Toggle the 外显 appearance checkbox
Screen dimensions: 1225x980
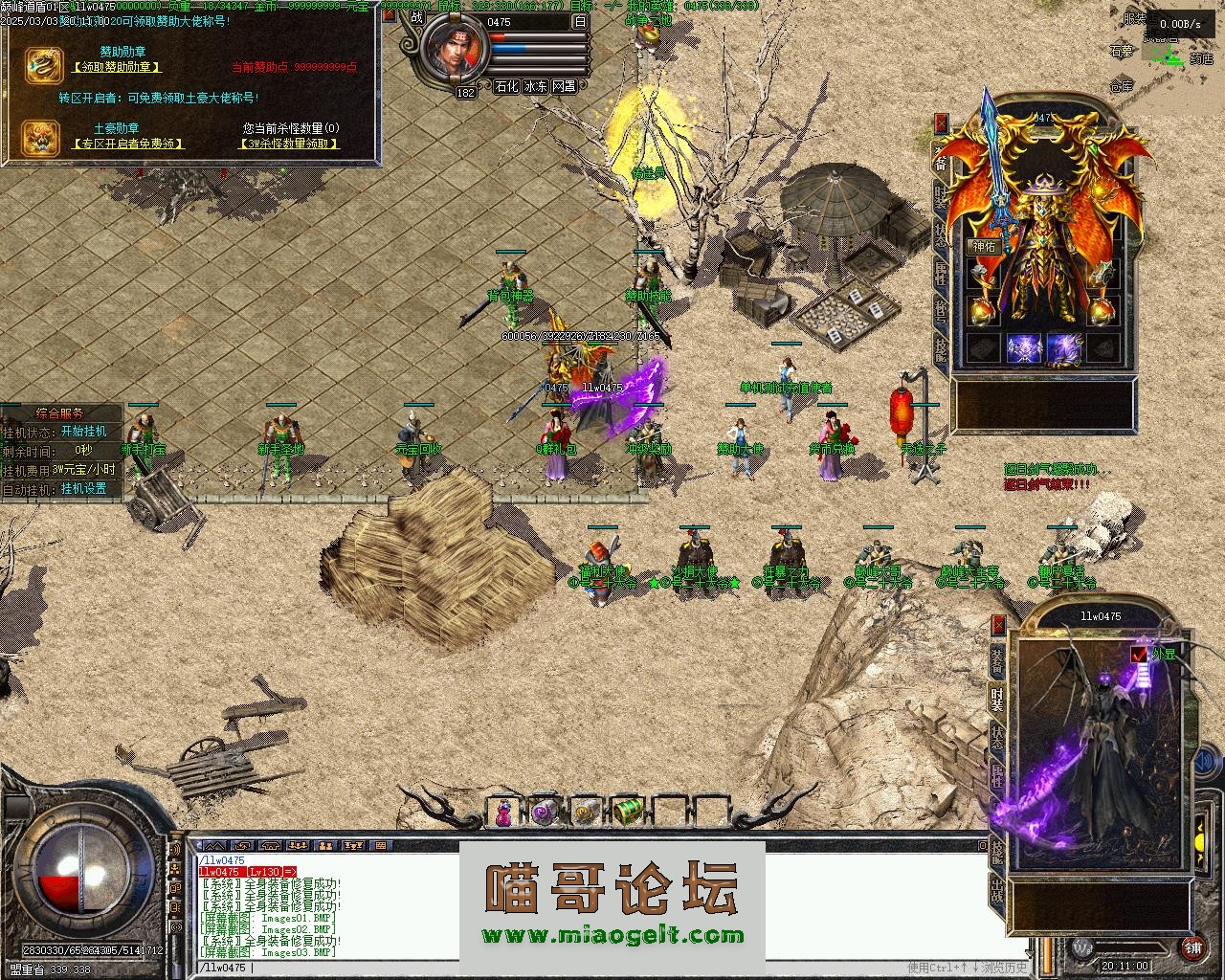(1139, 654)
